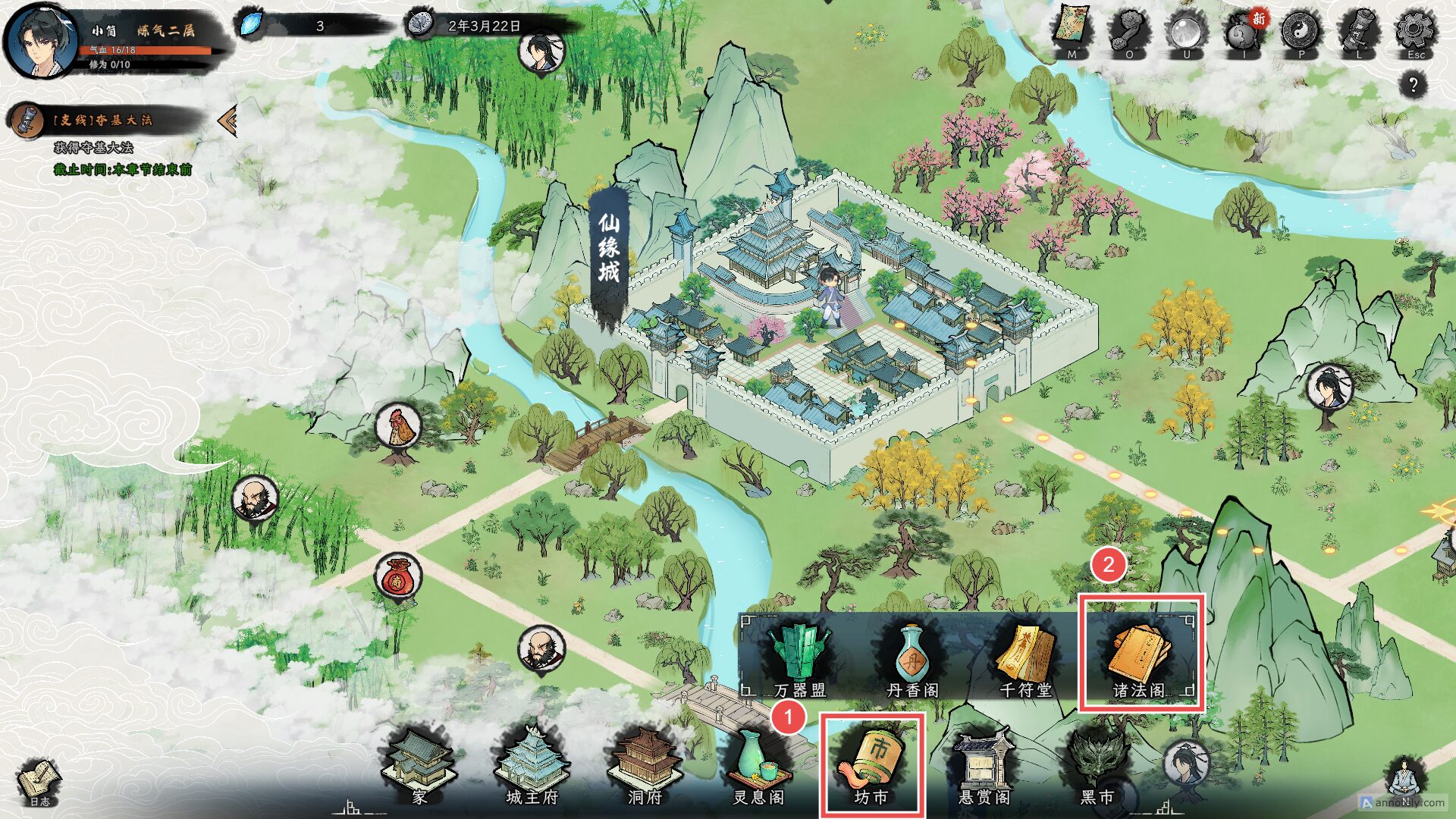Select the 万器盟 weapon shop
Viewport: 1456px width, 819px height.
[x=799, y=658]
